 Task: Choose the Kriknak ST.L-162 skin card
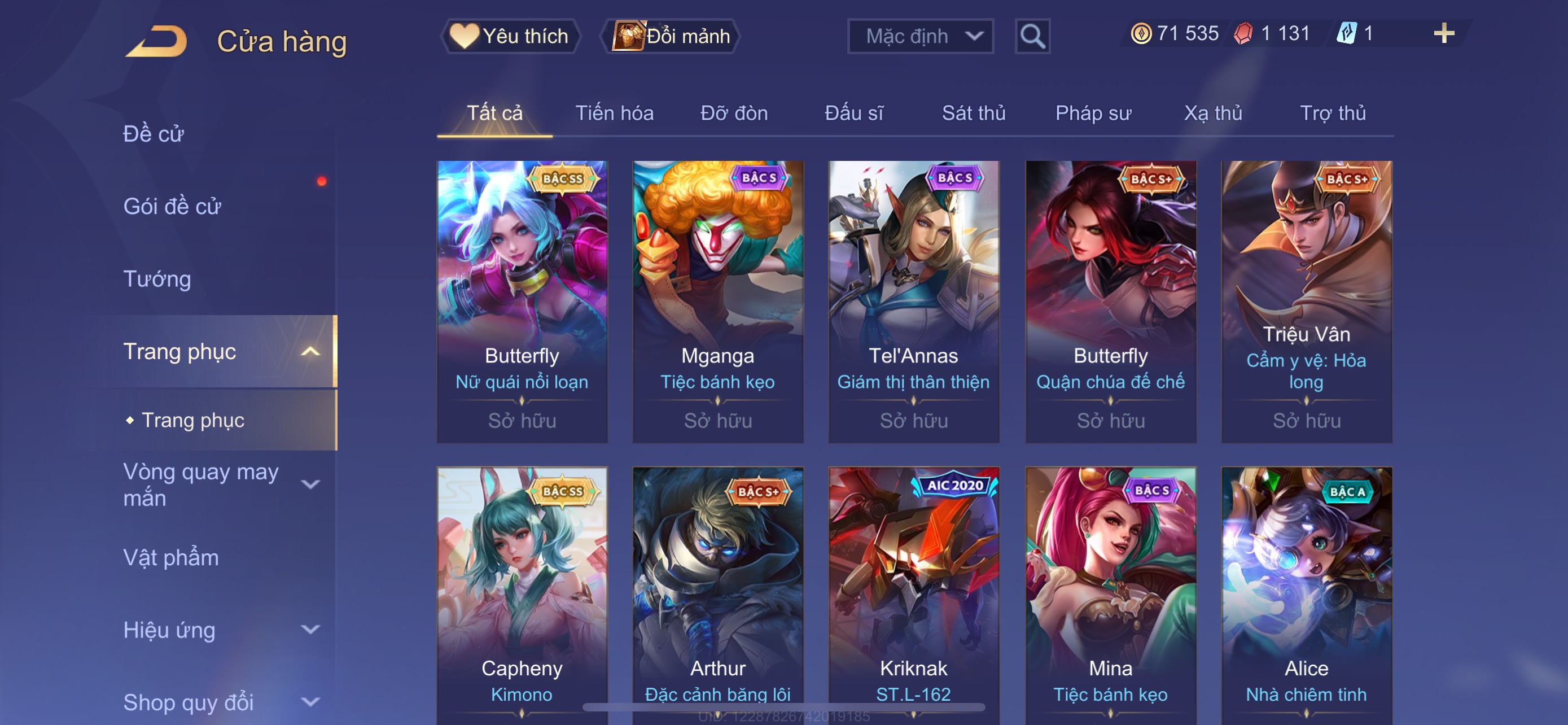pos(913,593)
